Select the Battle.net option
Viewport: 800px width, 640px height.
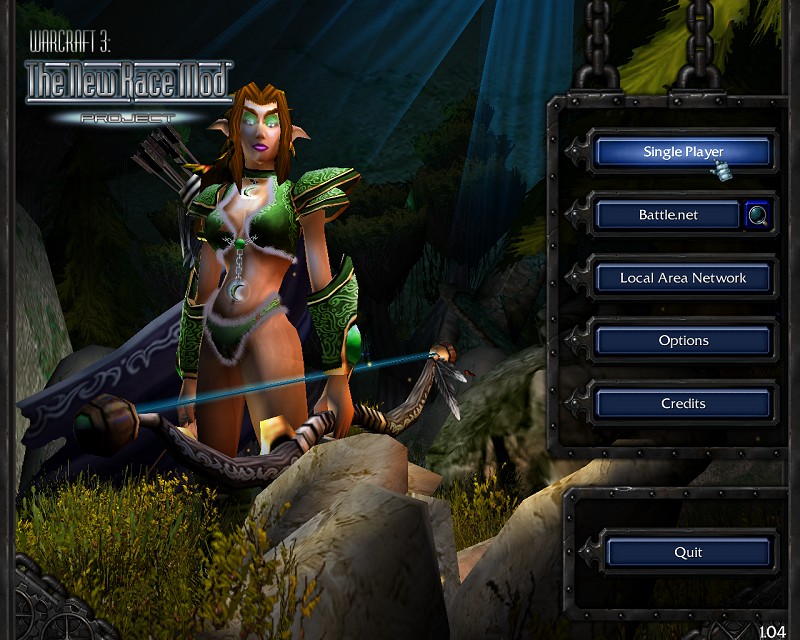(x=668, y=215)
